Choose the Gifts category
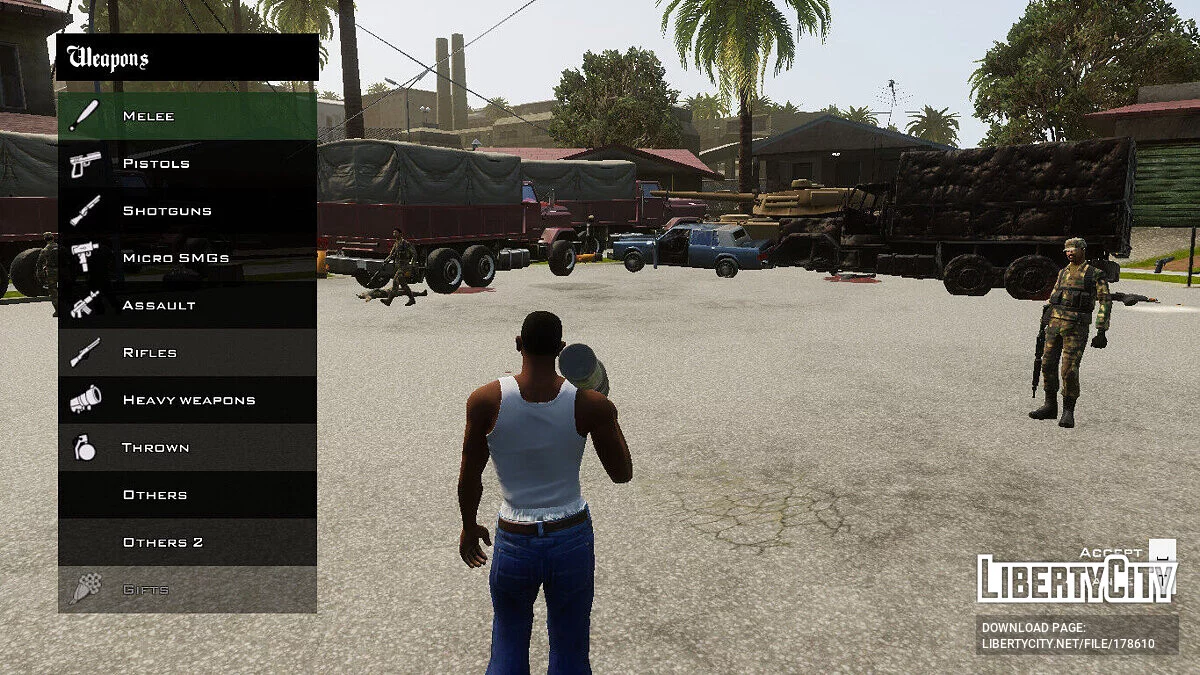 click(187, 590)
